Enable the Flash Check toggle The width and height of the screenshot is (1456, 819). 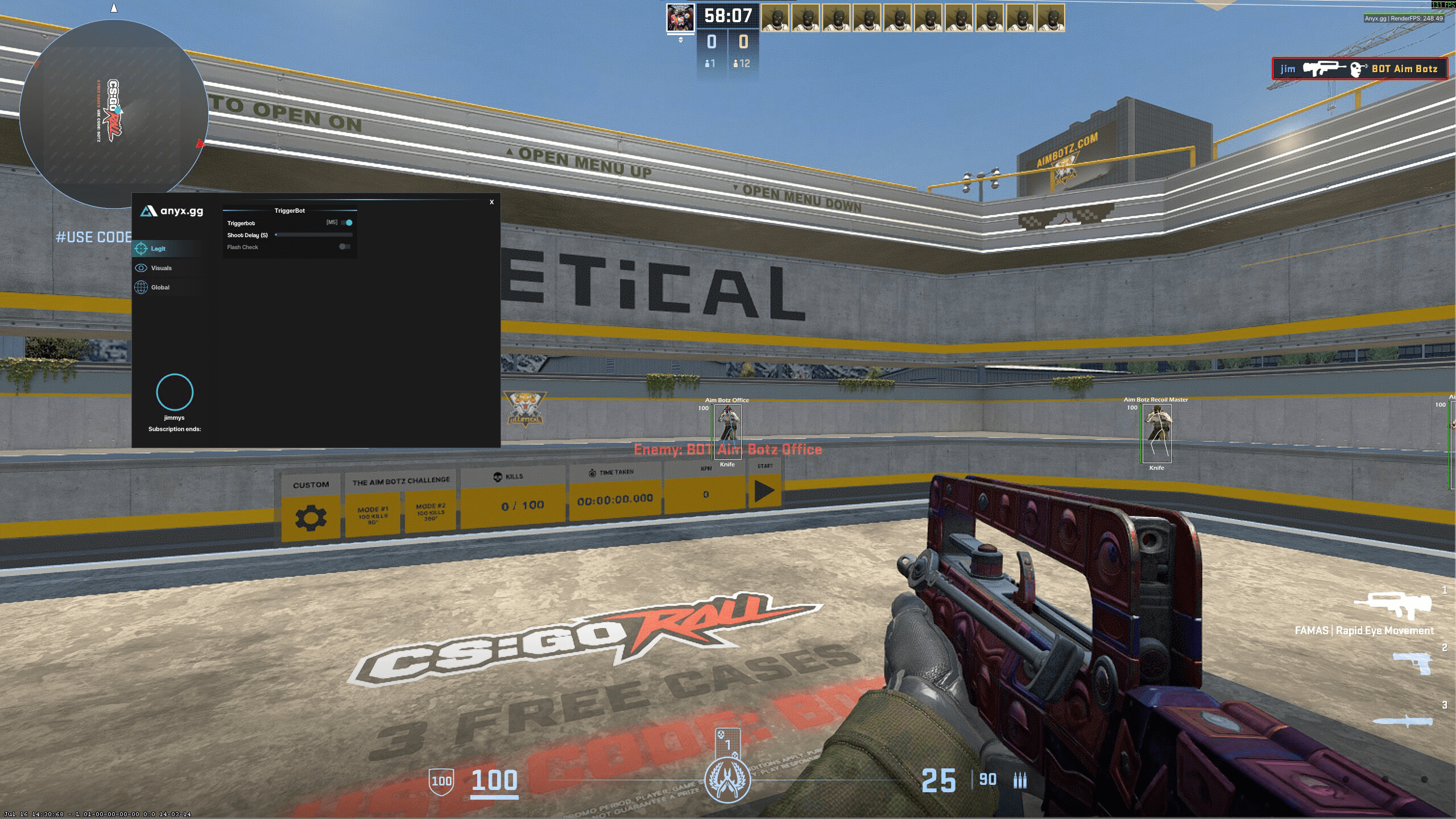click(x=344, y=246)
